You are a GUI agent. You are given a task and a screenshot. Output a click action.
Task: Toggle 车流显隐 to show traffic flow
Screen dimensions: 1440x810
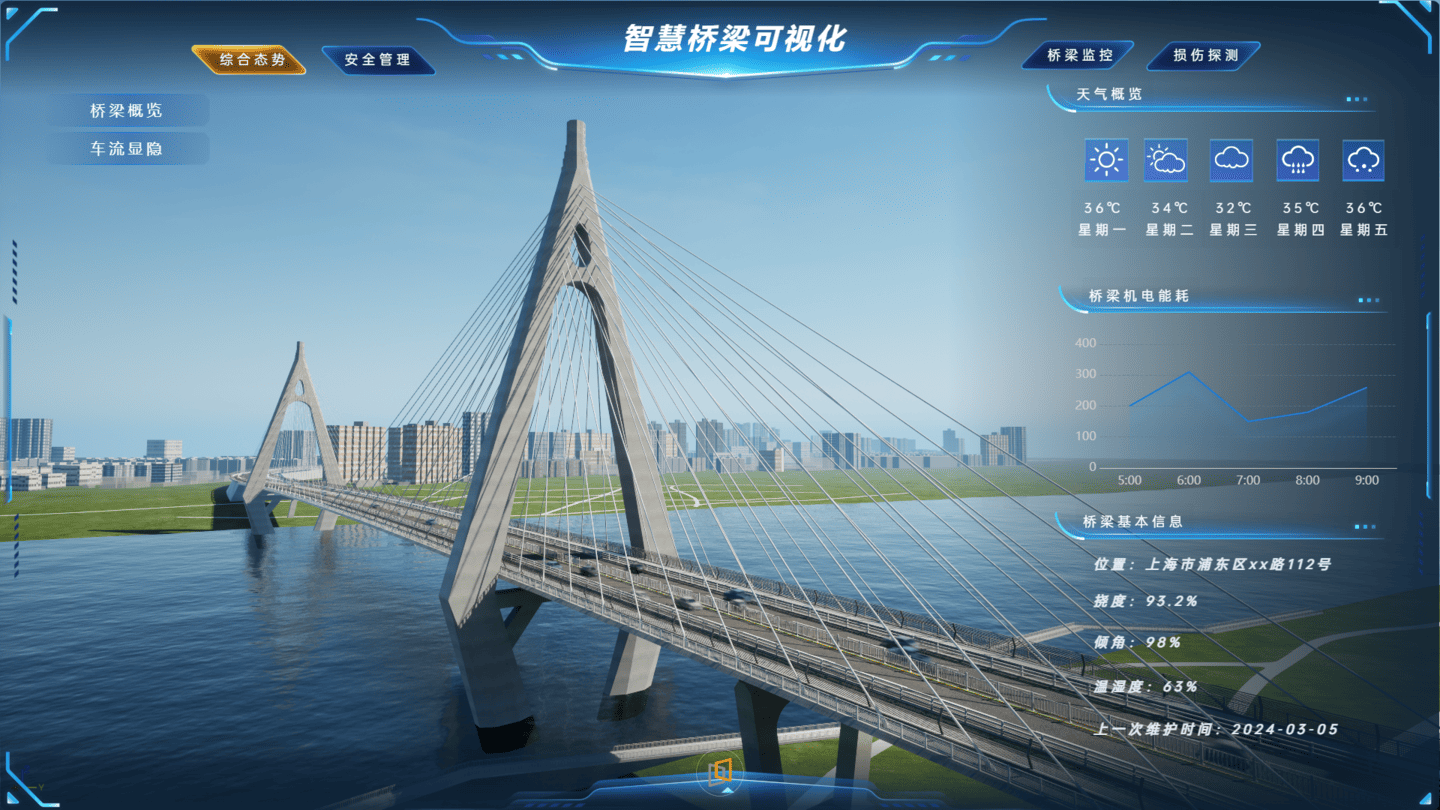tap(128, 148)
